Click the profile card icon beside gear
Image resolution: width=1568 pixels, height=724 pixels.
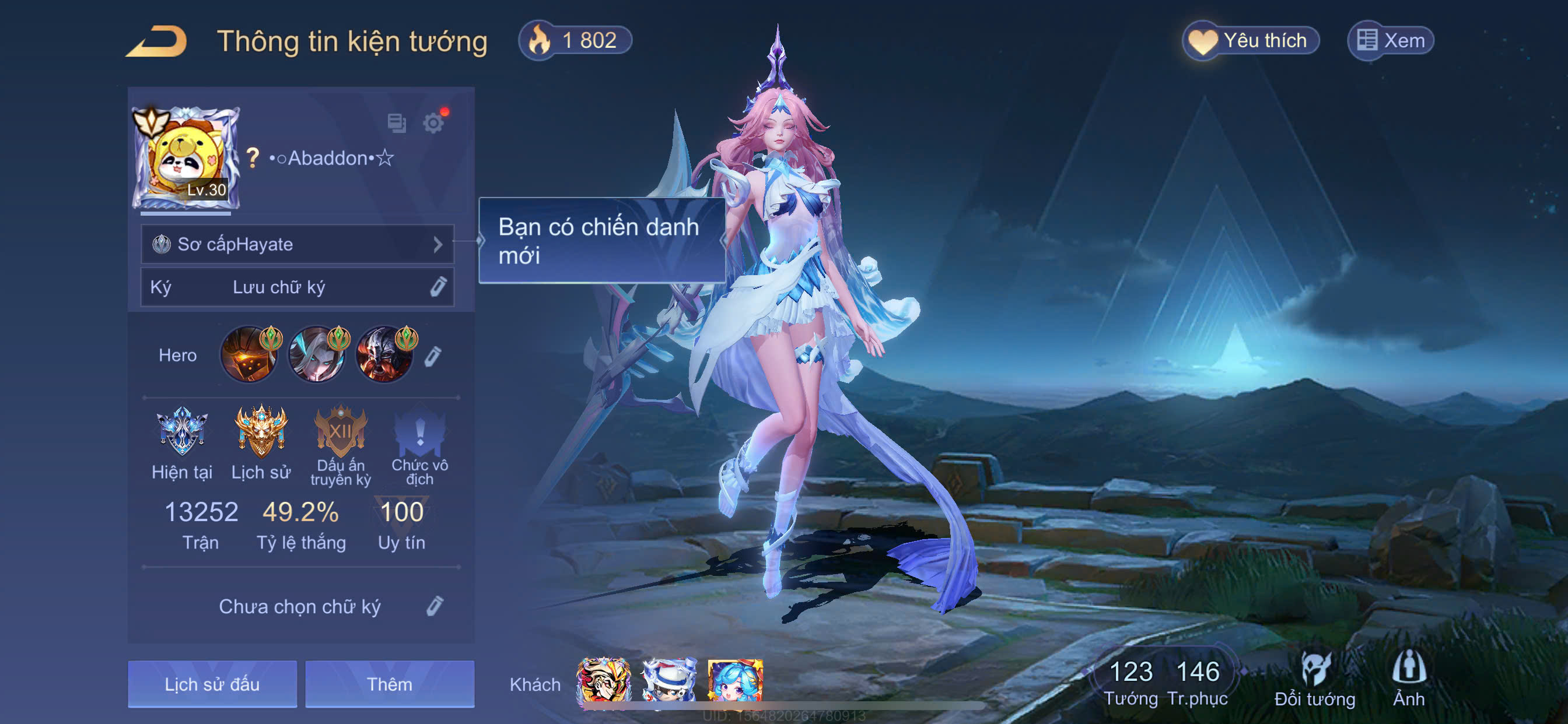pyautogui.click(x=396, y=123)
